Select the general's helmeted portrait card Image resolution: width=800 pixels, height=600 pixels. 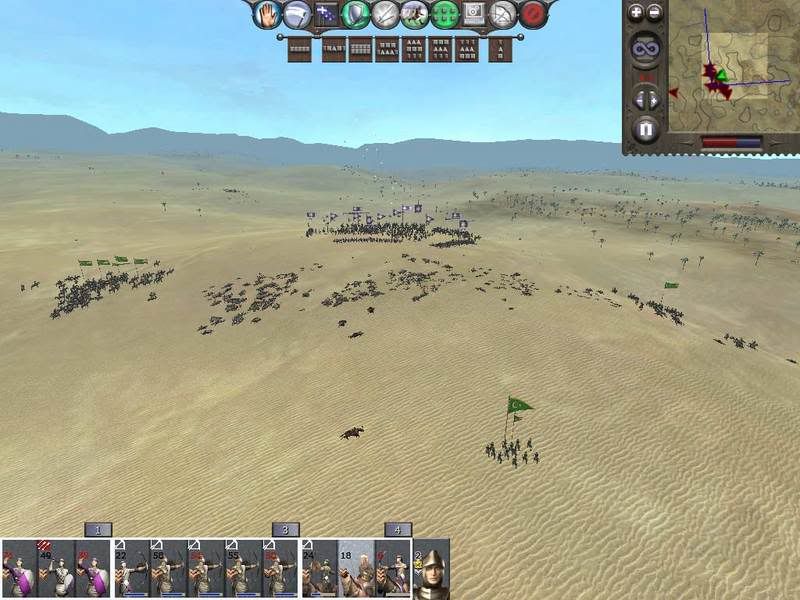click(431, 570)
